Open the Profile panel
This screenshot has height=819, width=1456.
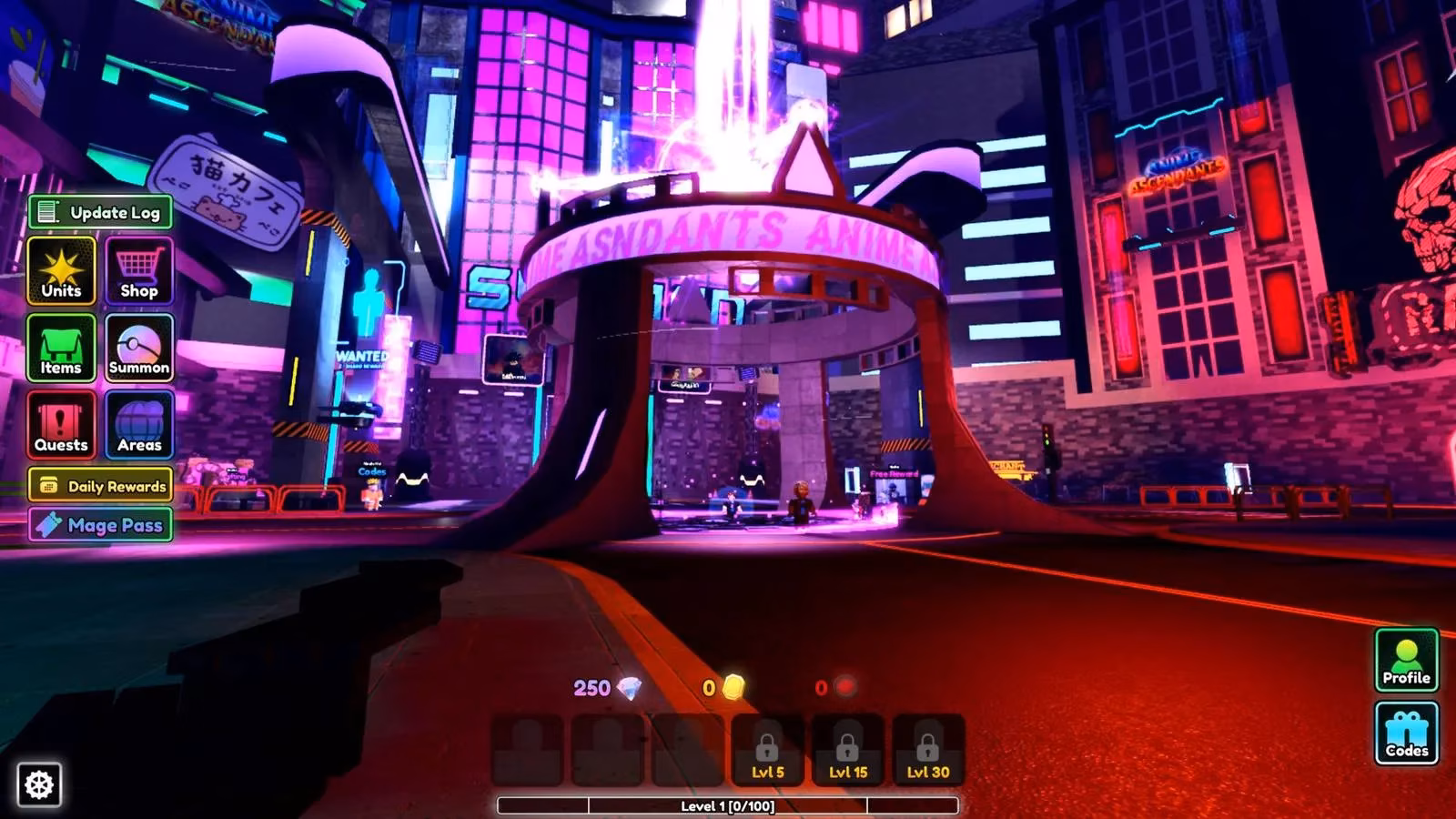(x=1406, y=658)
